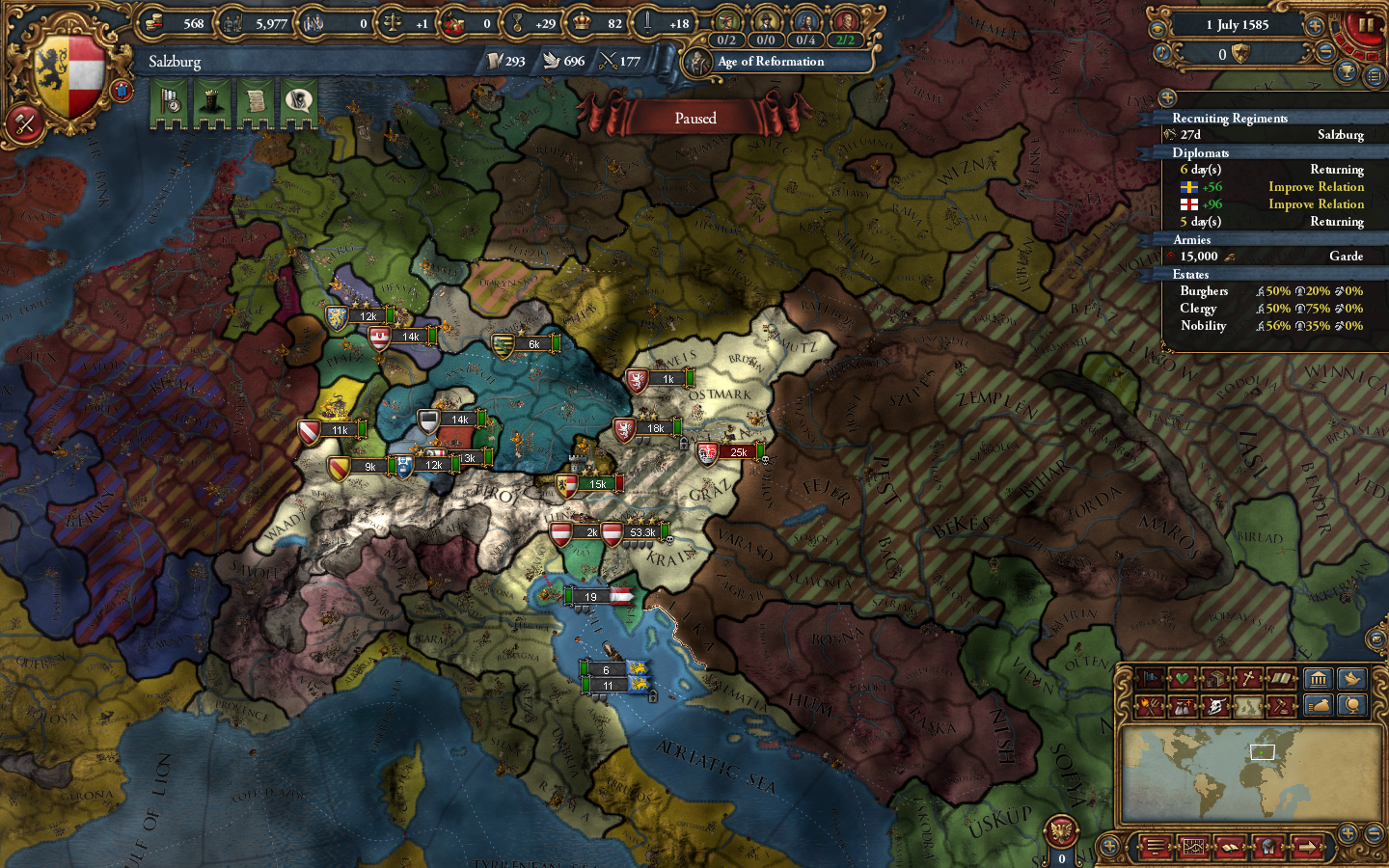Open the ledger (chart icon near minimap)
The image size is (1389, 868).
(x=1194, y=847)
